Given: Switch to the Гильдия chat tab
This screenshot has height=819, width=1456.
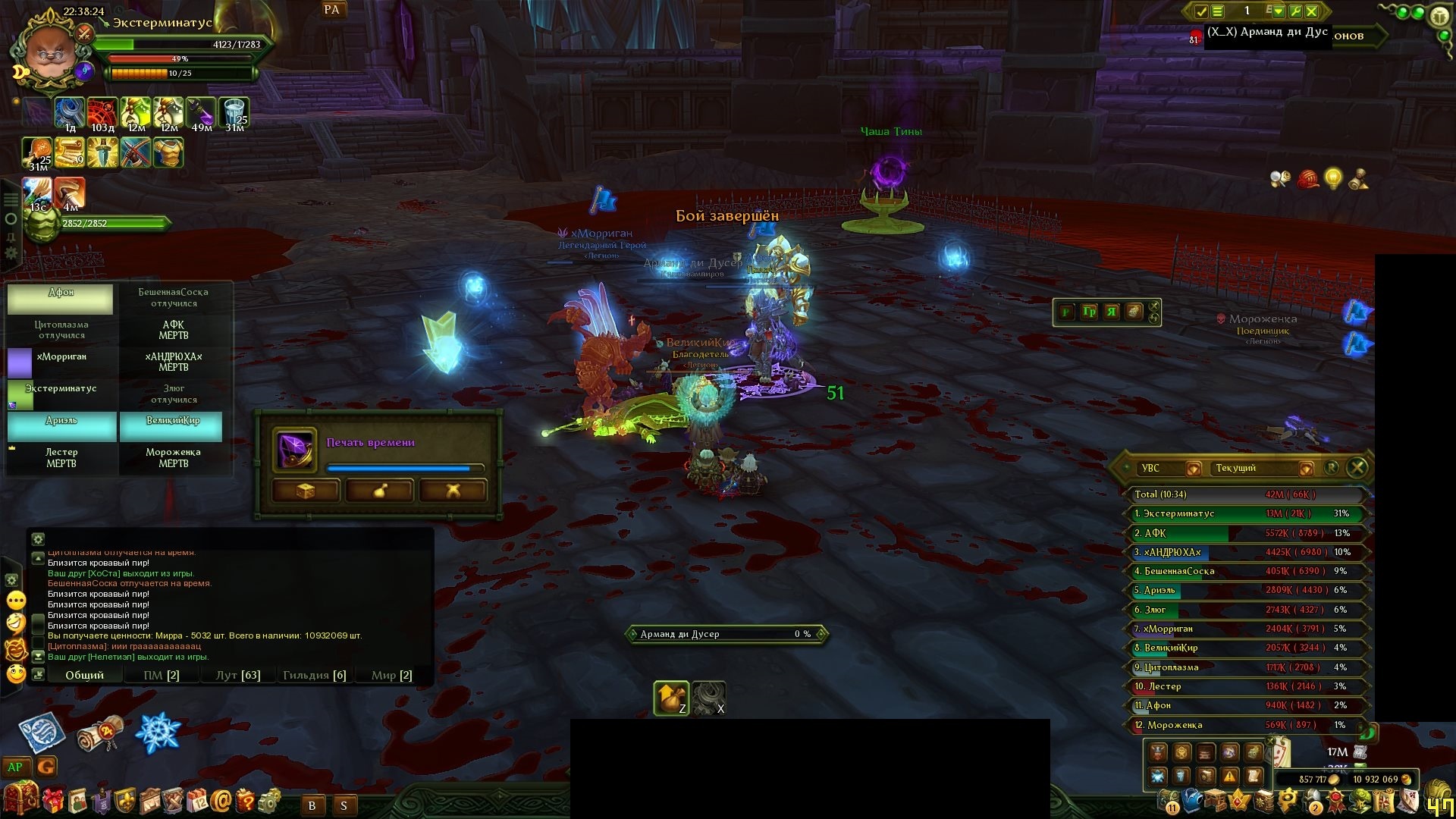Looking at the screenshot, I should [x=314, y=675].
